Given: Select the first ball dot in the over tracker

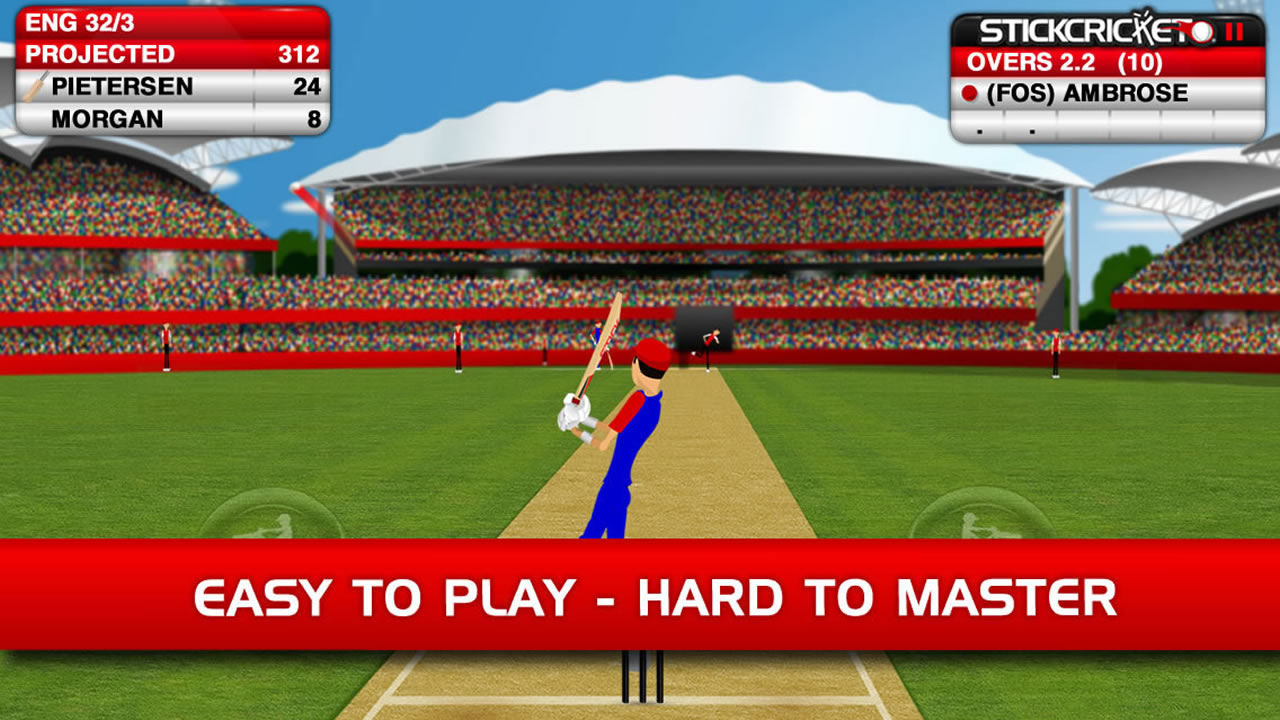Looking at the screenshot, I should click(x=979, y=130).
